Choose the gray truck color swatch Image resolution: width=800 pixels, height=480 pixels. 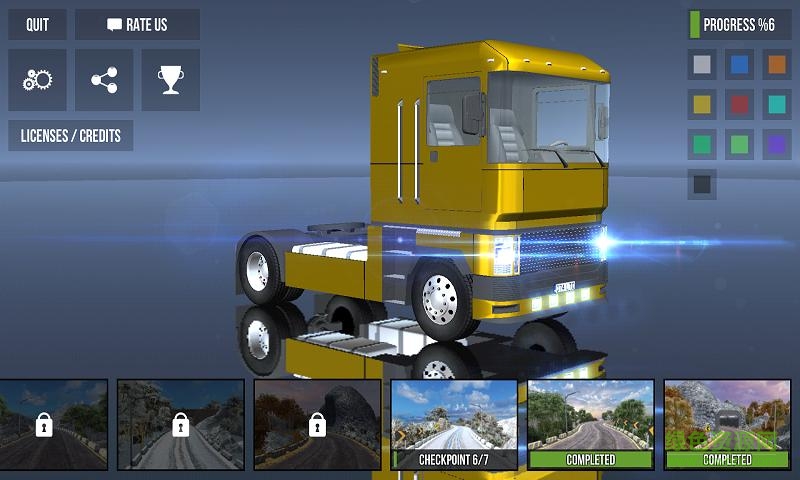click(702, 65)
